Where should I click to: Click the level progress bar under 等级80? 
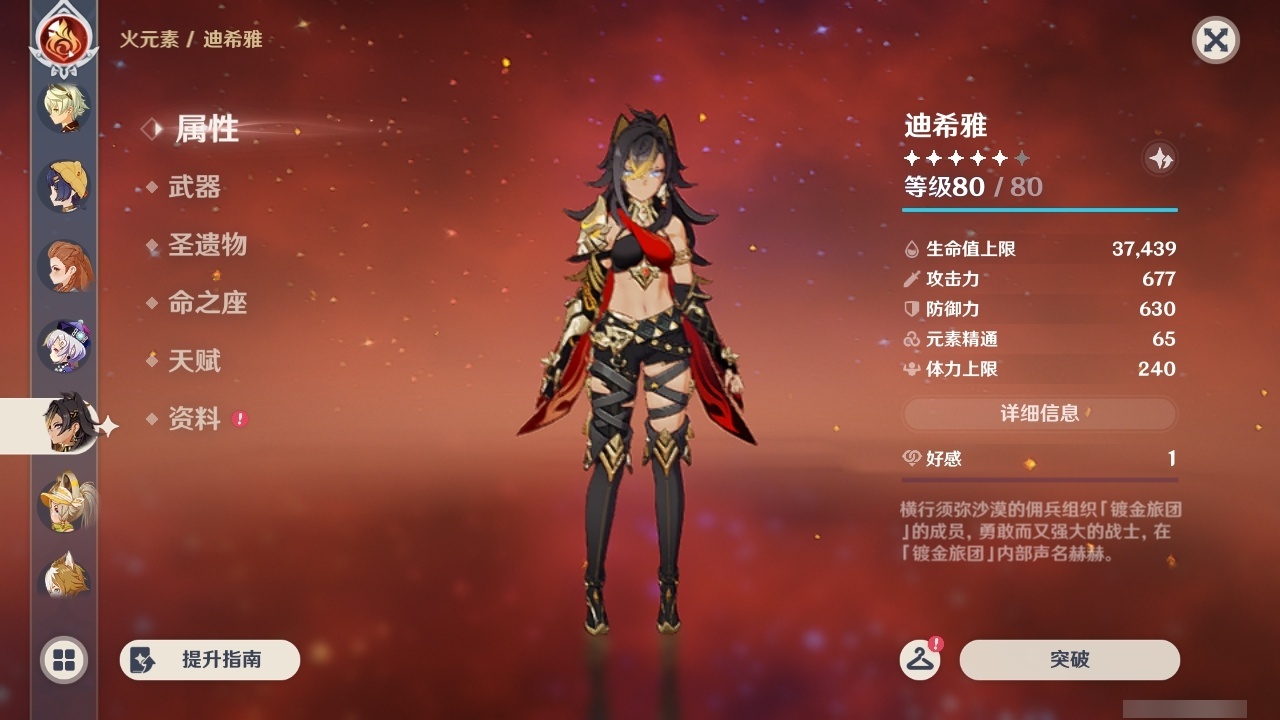[x=1040, y=211]
